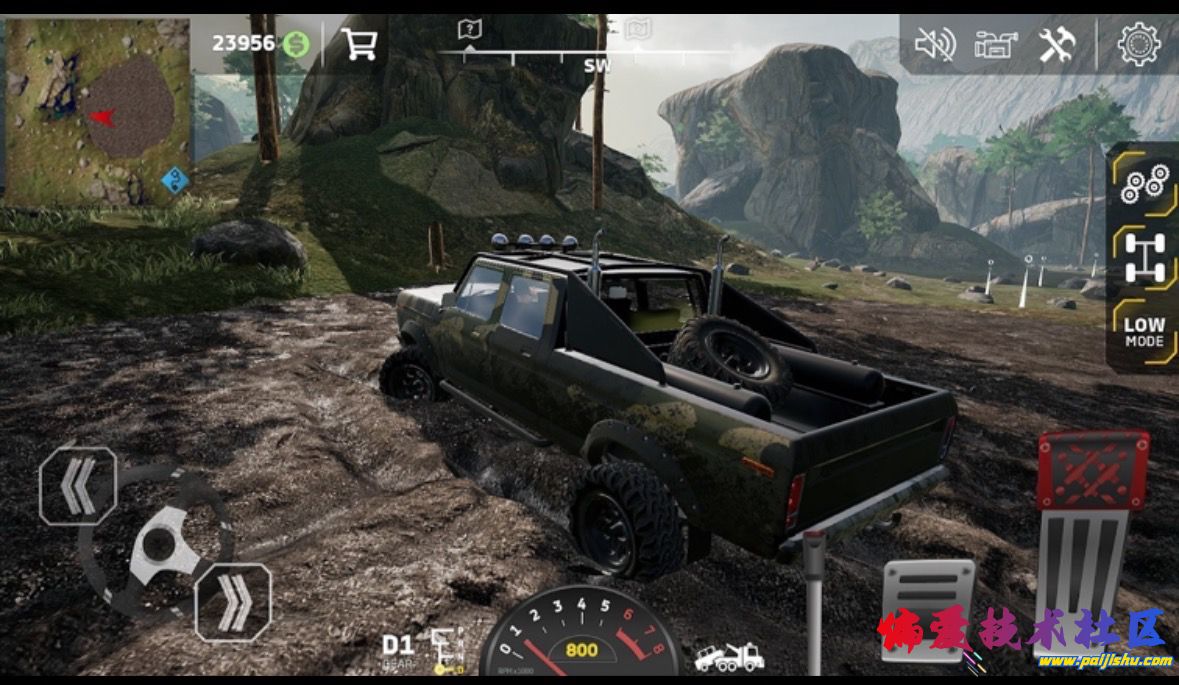This screenshot has height=685, width=1179.
Task: Open the shopping cart store
Action: pyautogui.click(x=358, y=43)
